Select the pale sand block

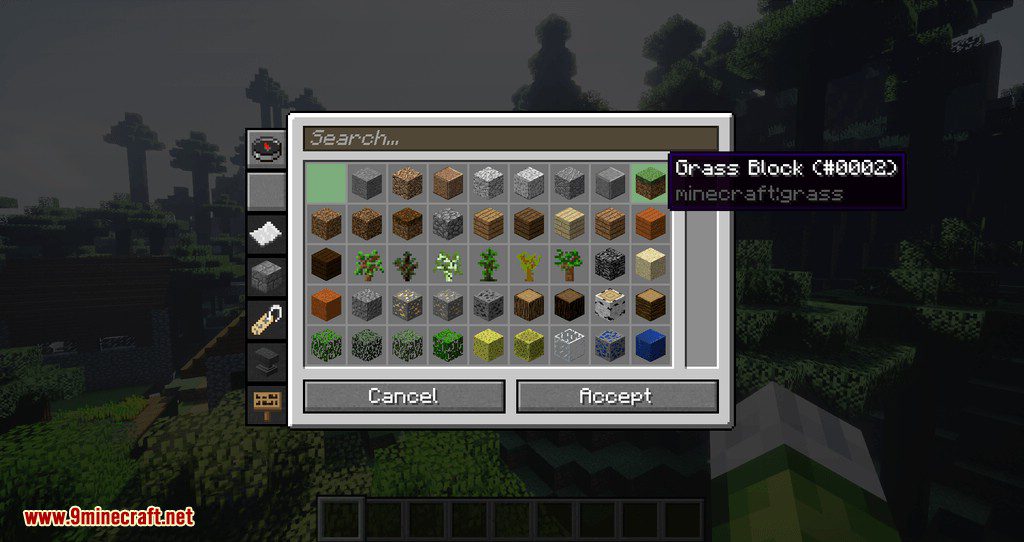point(651,265)
